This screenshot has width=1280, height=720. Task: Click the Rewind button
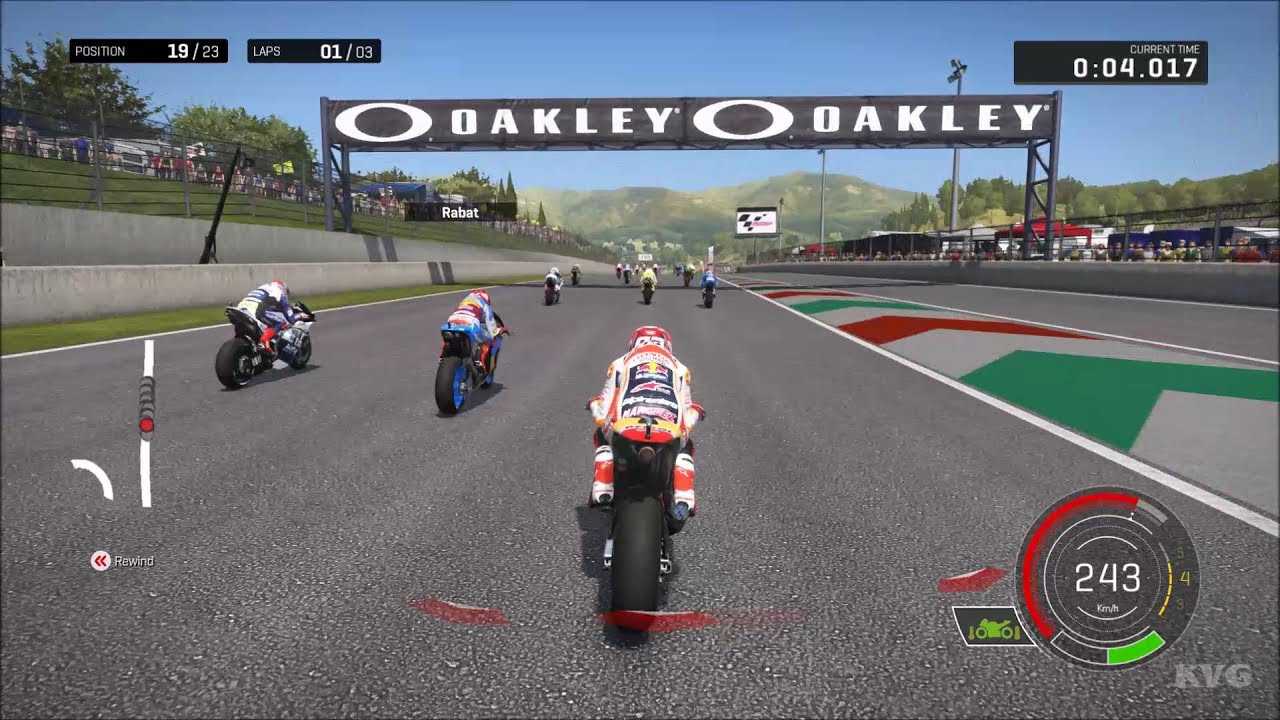point(122,561)
